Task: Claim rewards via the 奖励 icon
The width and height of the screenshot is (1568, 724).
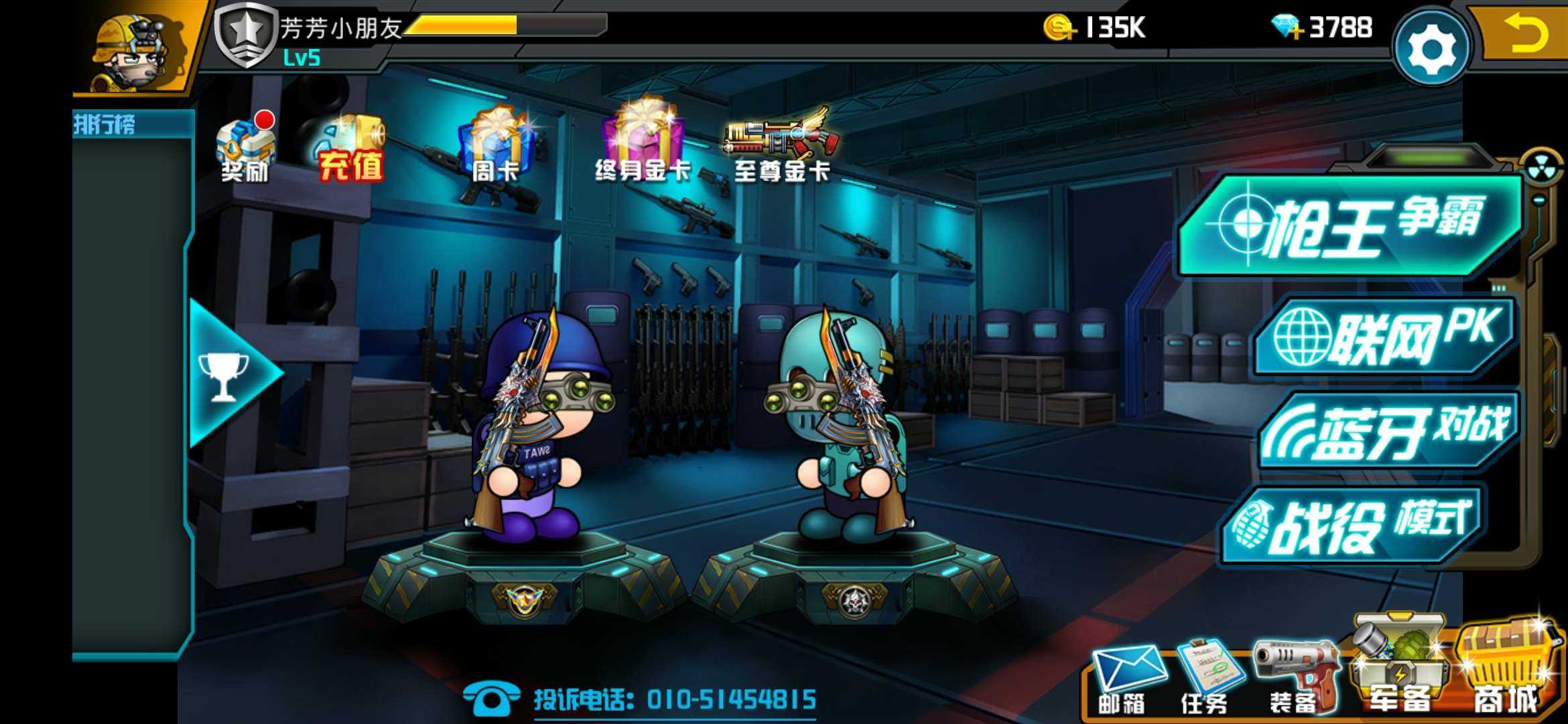Action: tap(245, 151)
